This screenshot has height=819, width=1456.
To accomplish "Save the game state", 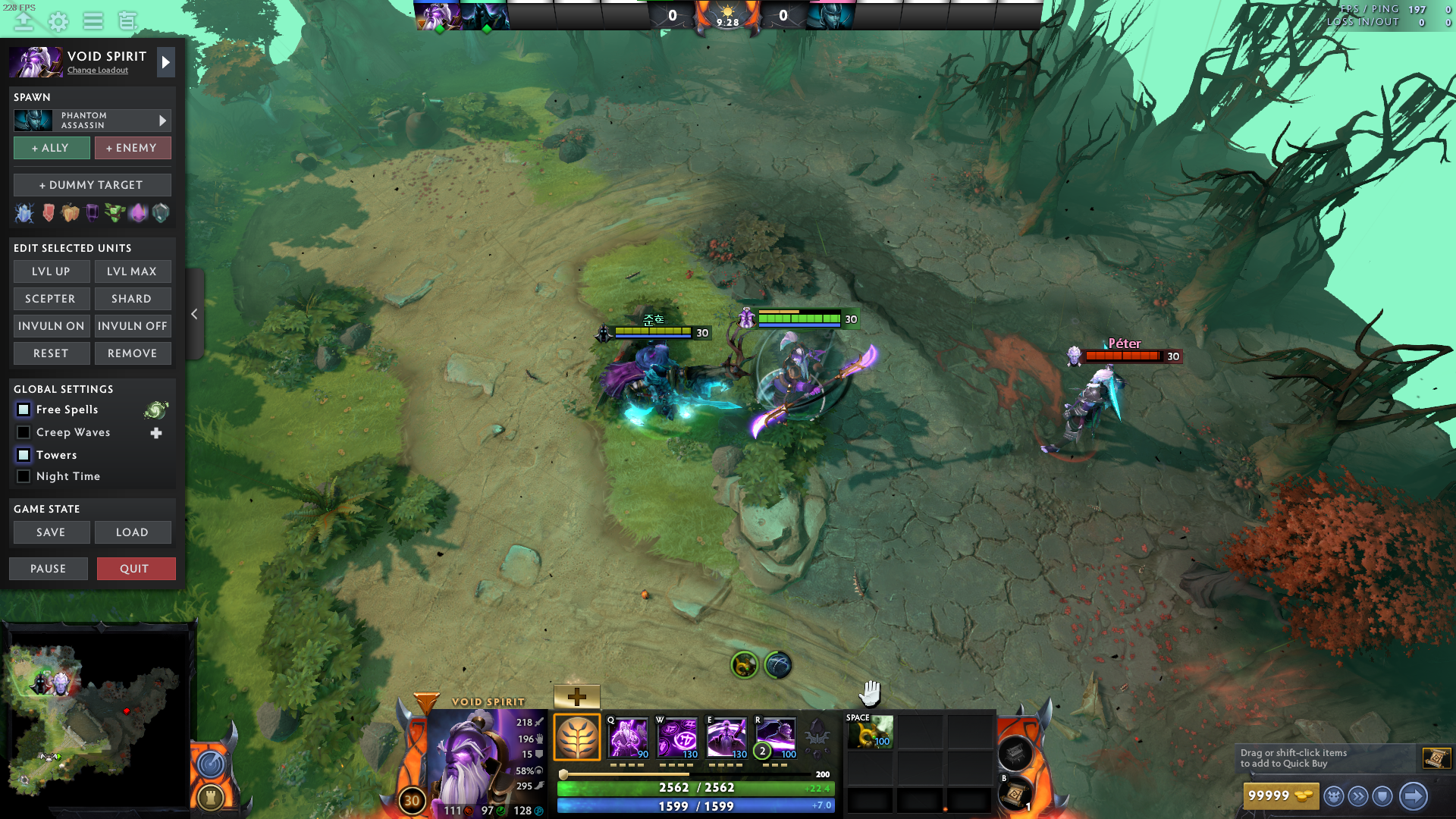I will point(51,532).
